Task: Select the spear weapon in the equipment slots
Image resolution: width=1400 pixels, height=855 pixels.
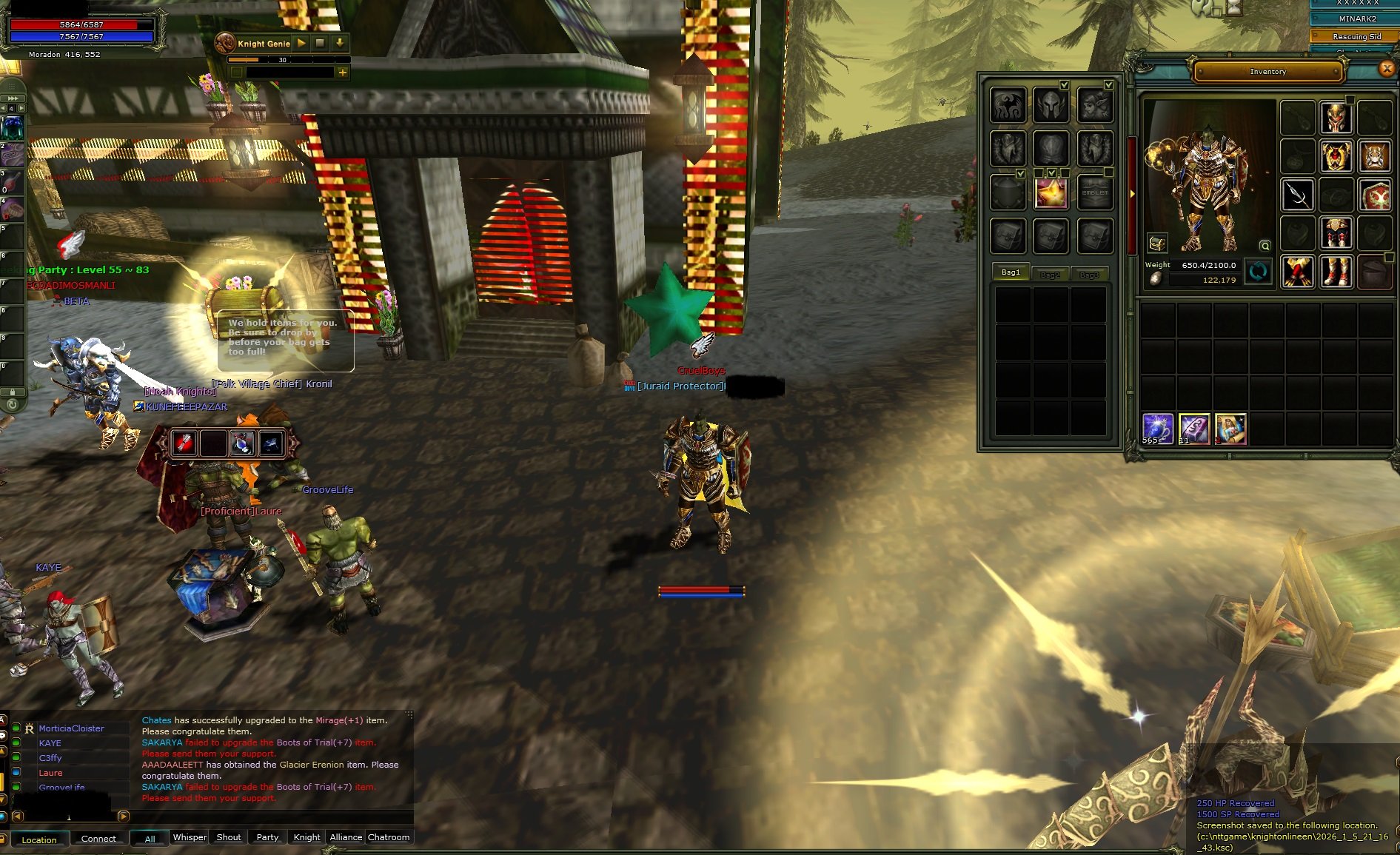Action: point(1298,194)
